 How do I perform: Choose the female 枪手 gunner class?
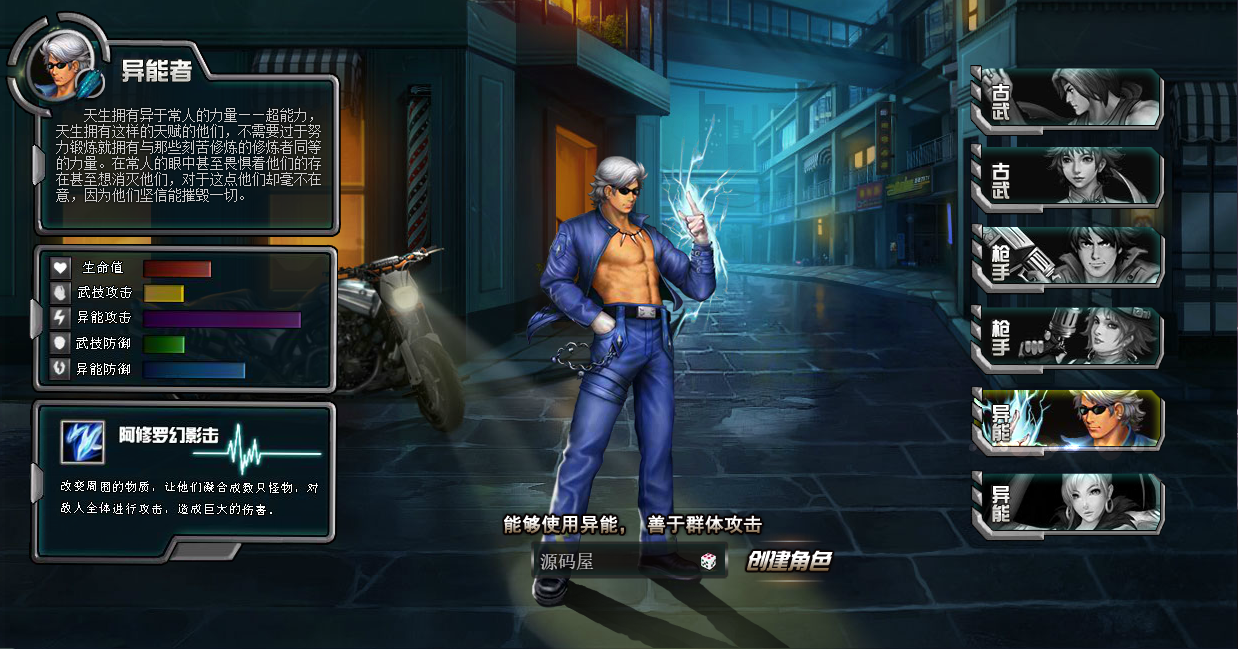(1066, 337)
